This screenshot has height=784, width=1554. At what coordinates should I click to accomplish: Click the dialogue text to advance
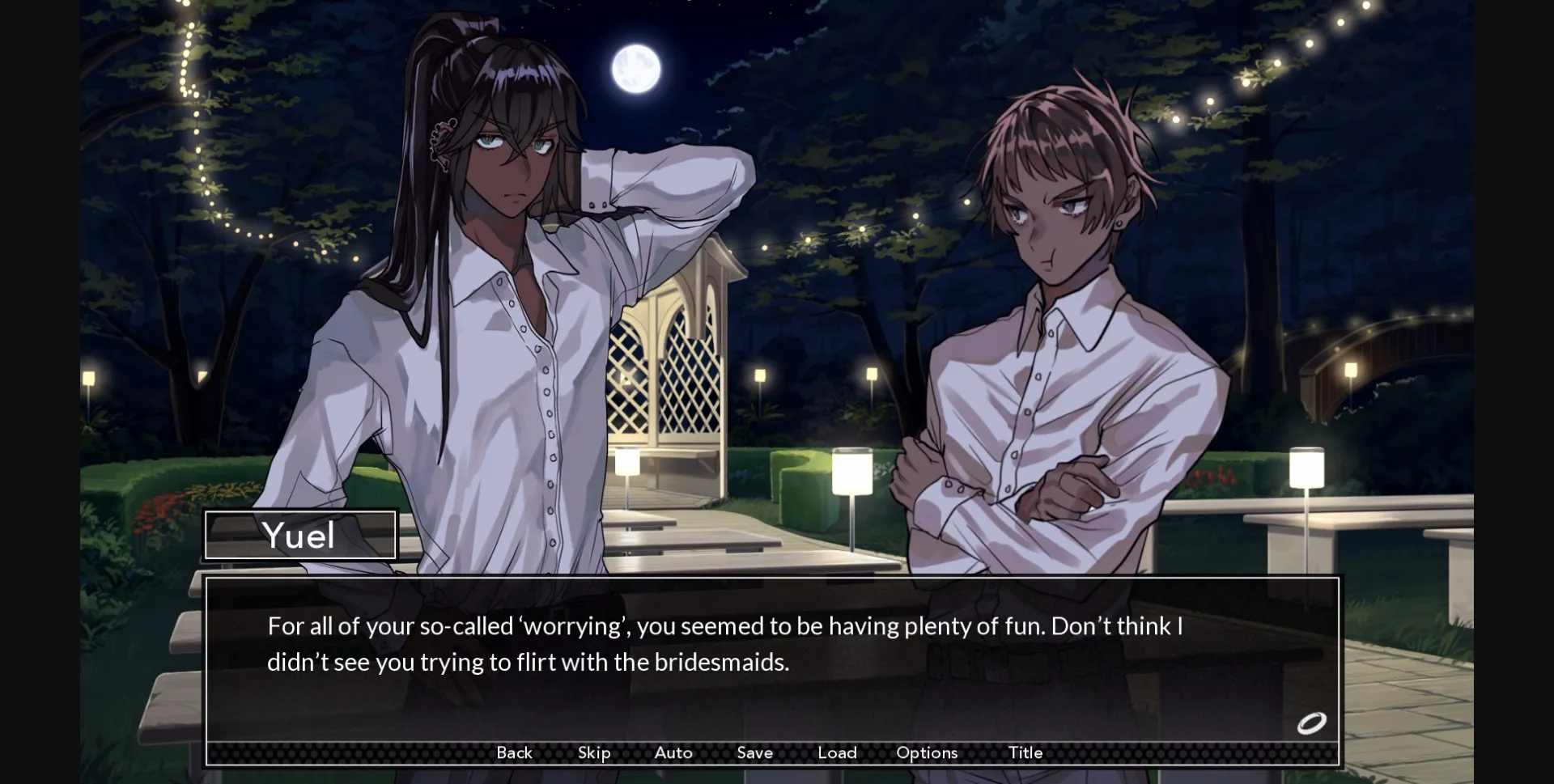pos(724,643)
